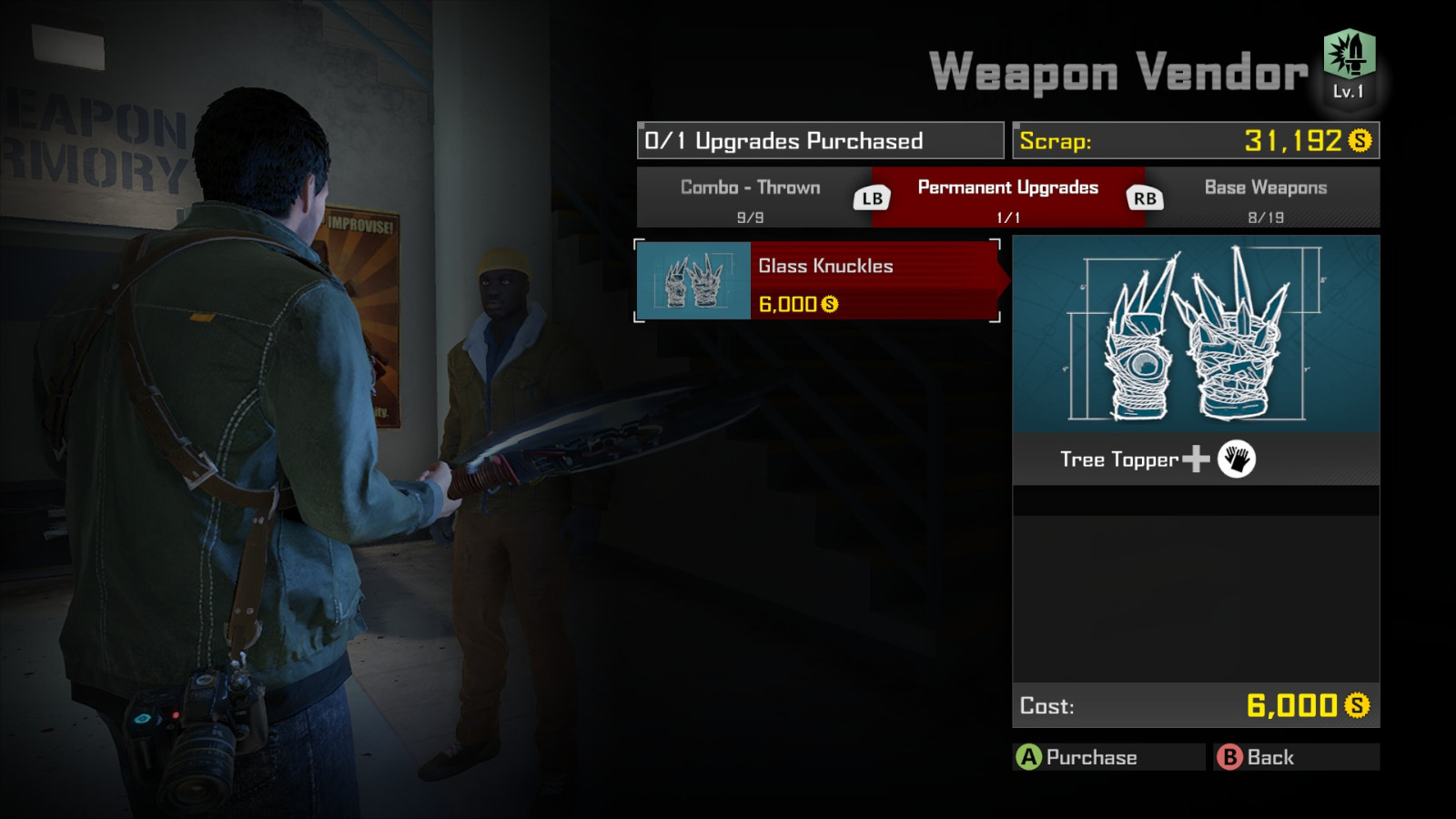Click the Tree Topper label
Screen dimensions: 1456x819
click(x=1119, y=460)
